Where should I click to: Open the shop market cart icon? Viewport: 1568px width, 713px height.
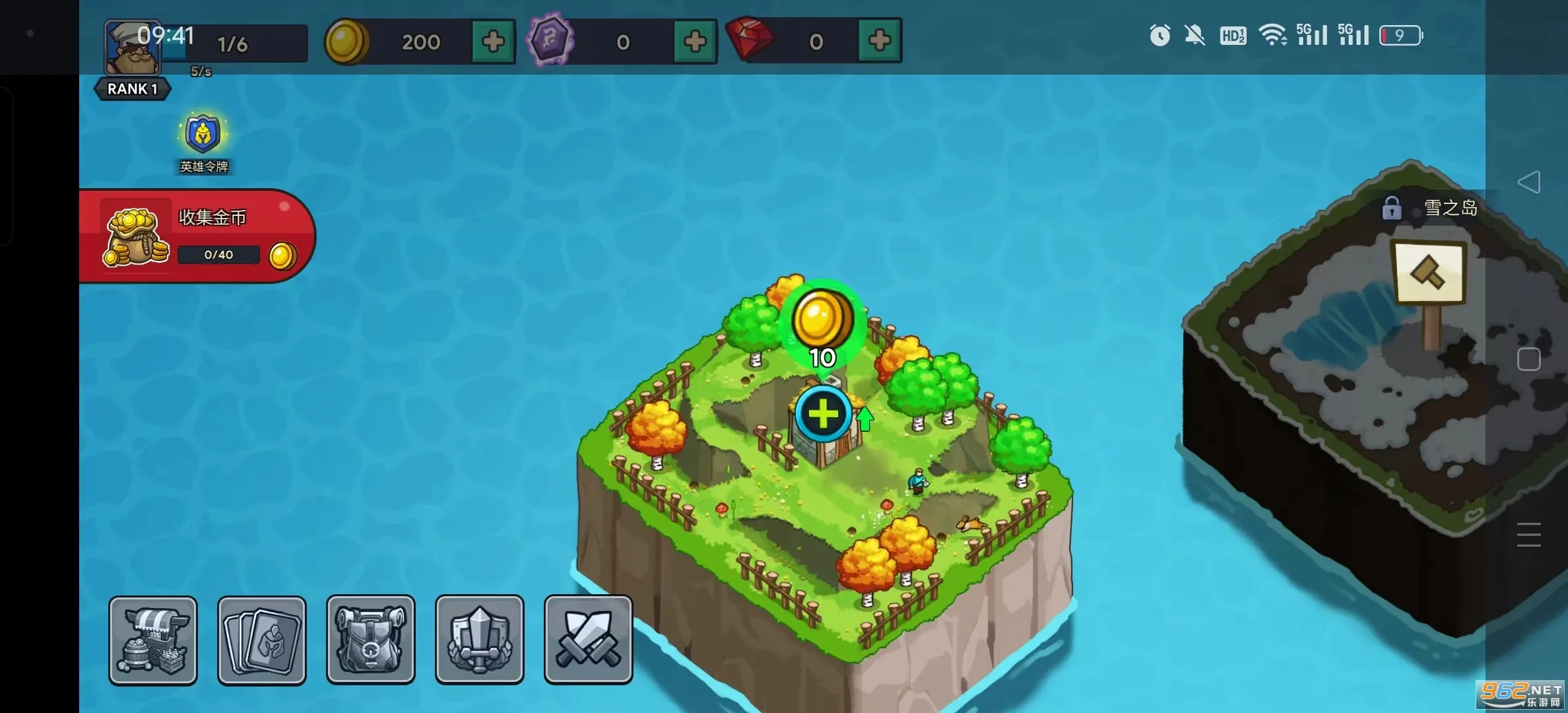pos(153,639)
